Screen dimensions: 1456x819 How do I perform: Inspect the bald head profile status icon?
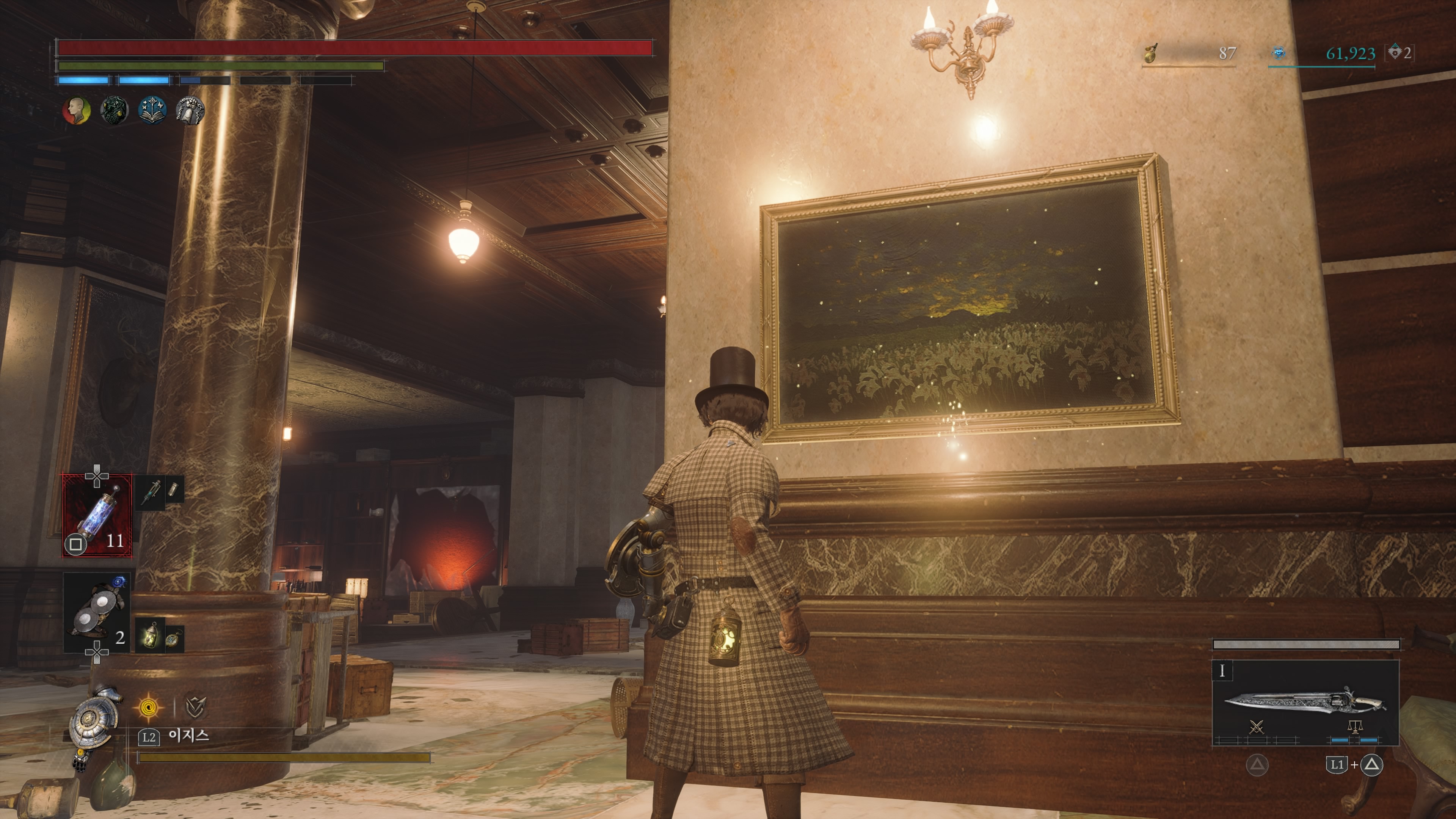[x=76, y=110]
